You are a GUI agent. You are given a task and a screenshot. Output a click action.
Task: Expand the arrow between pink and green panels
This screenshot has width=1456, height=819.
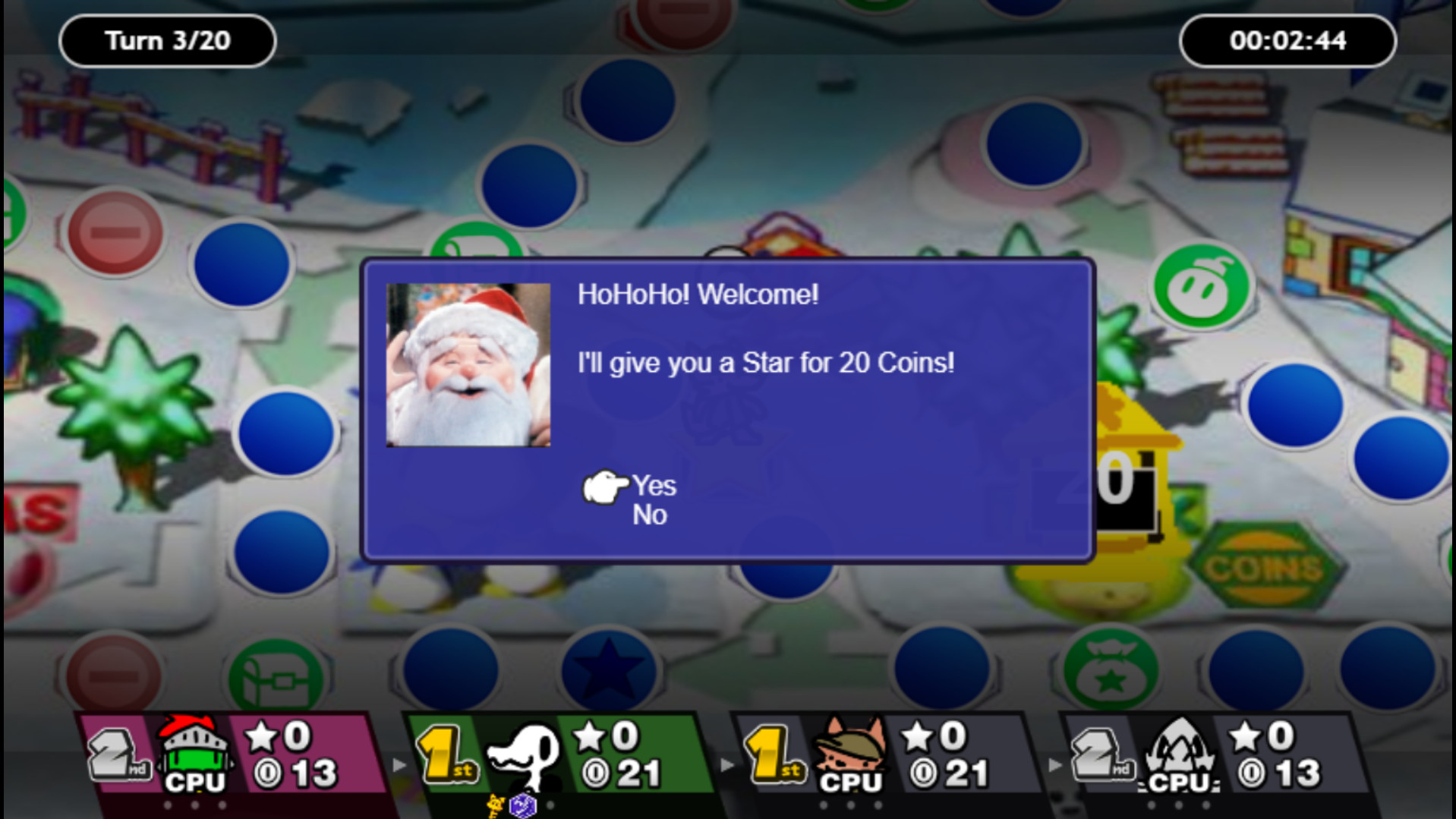tap(400, 766)
